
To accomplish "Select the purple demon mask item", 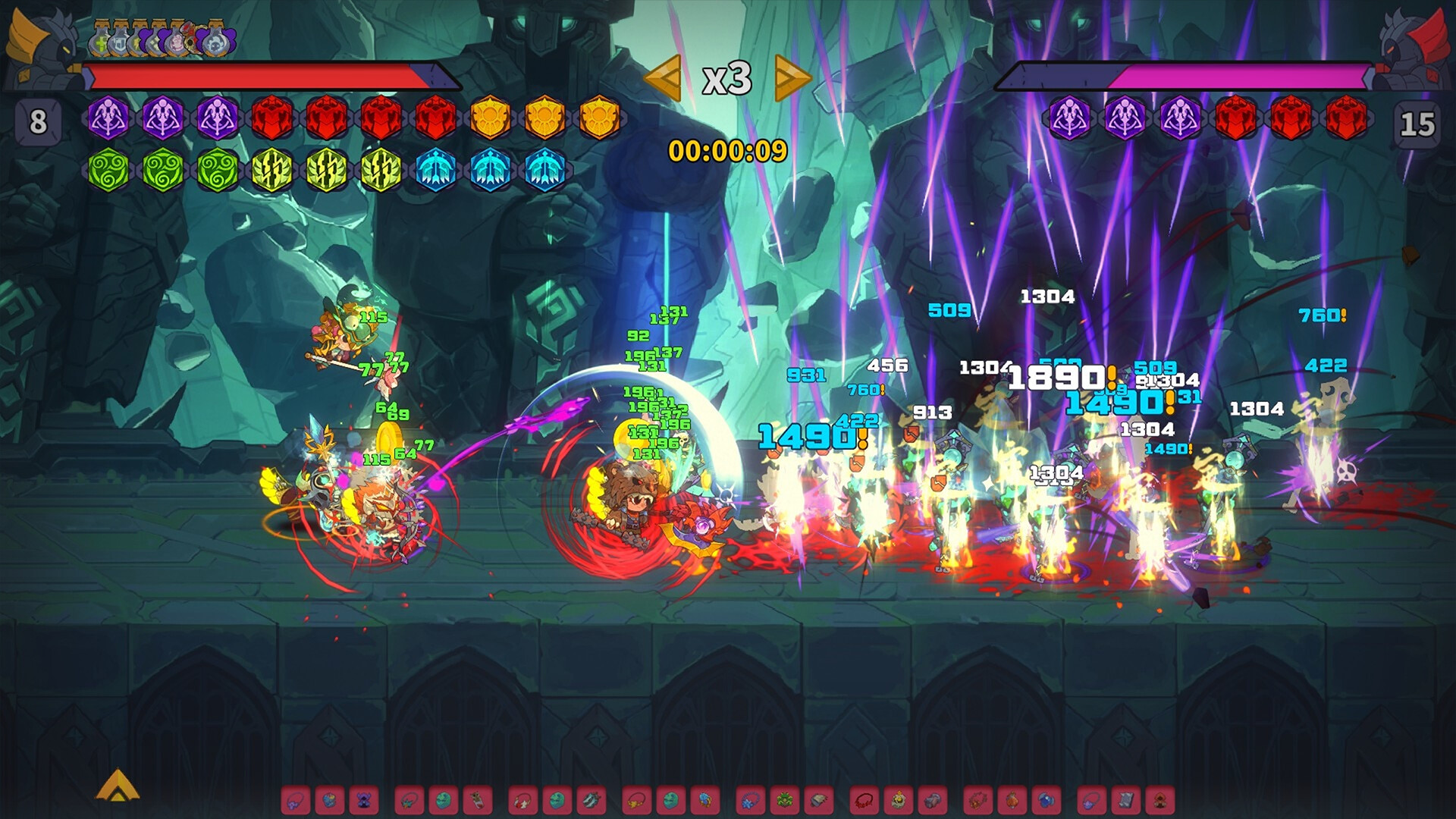I will point(365,801).
